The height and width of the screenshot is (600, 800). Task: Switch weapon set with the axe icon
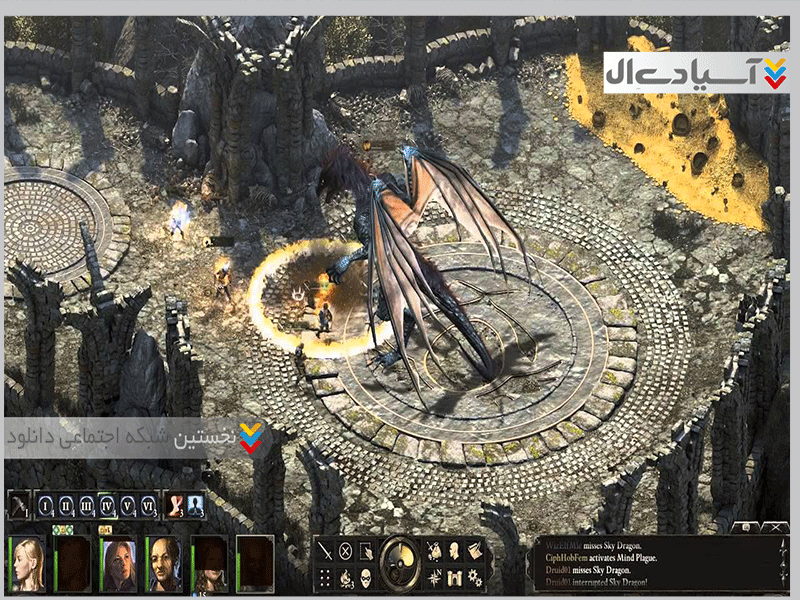point(18,505)
